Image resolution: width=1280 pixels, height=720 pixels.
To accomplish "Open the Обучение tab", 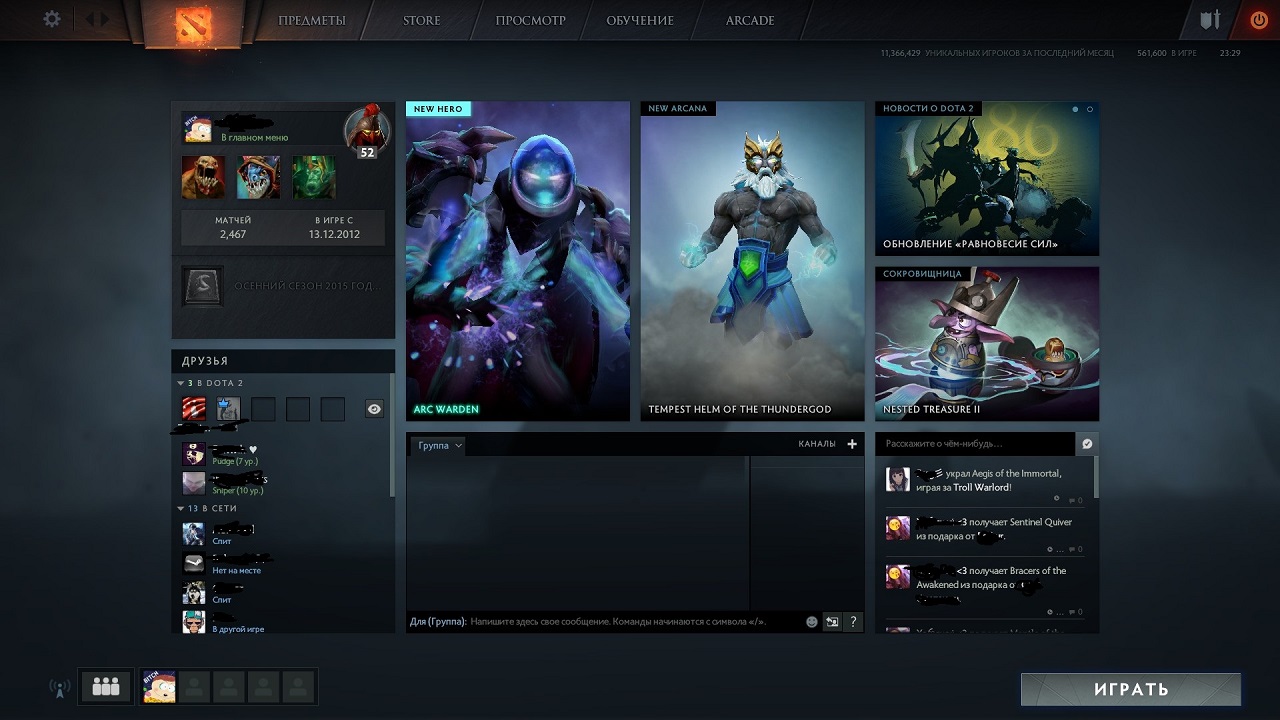I will (x=640, y=21).
